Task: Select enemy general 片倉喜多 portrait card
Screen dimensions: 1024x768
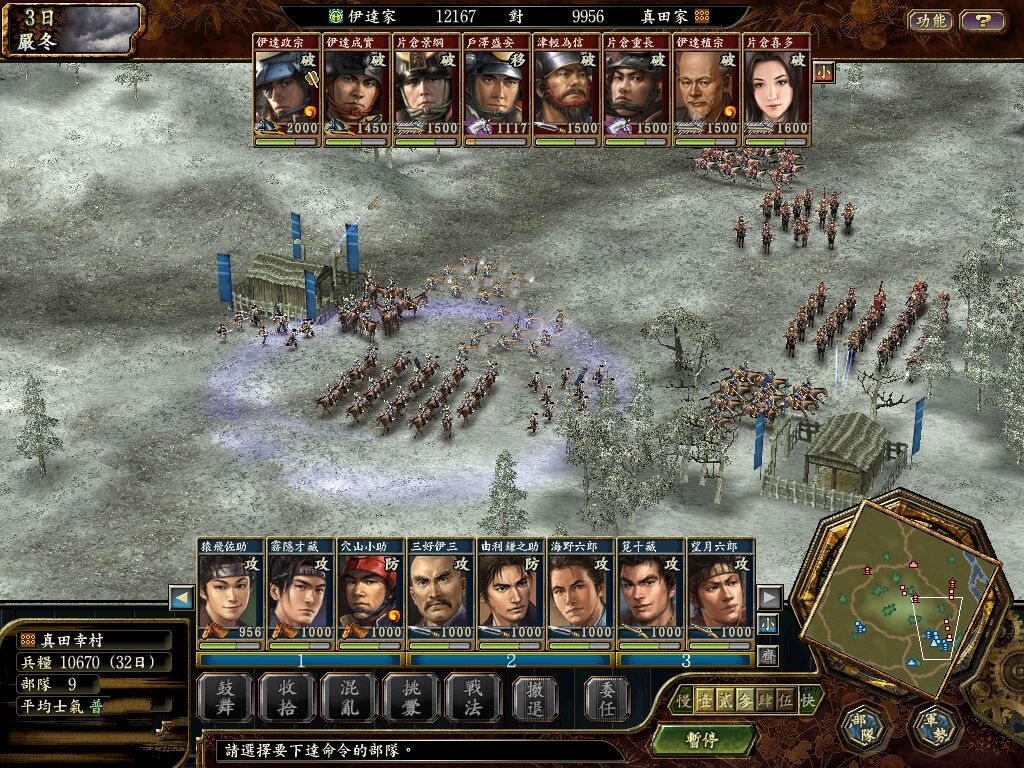Action: tap(777, 92)
